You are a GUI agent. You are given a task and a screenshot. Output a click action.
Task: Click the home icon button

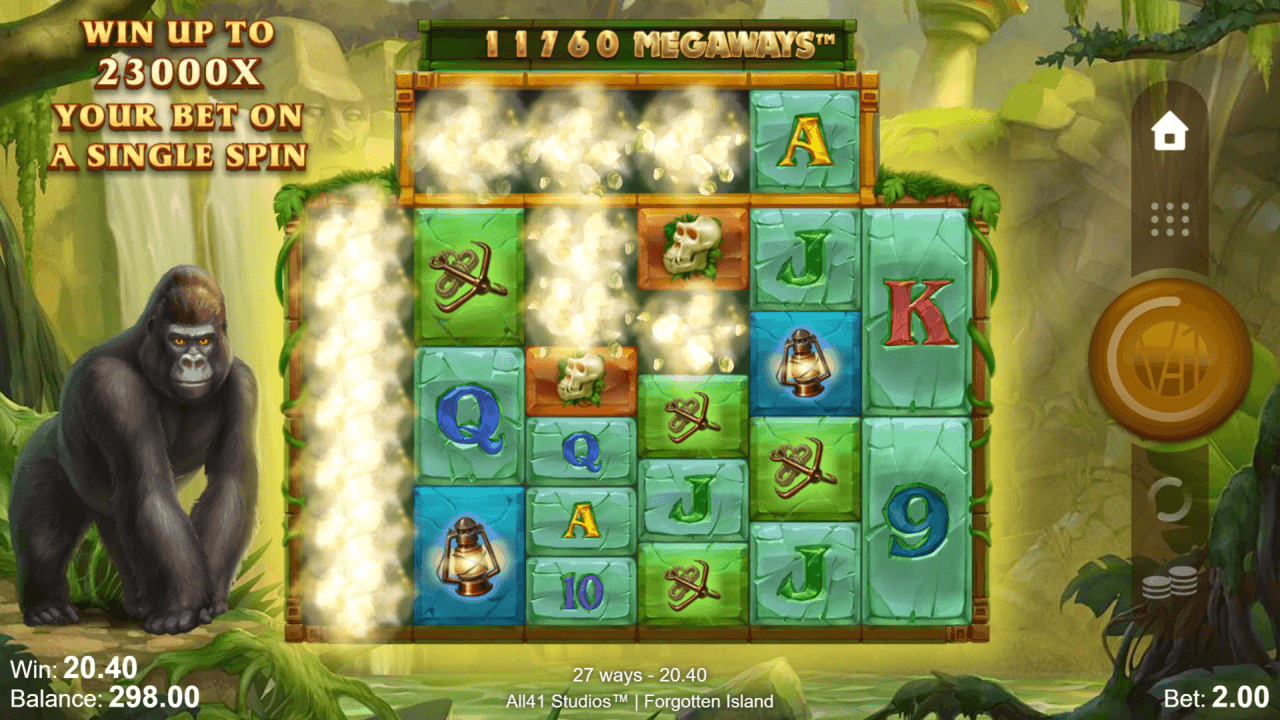1169,132
